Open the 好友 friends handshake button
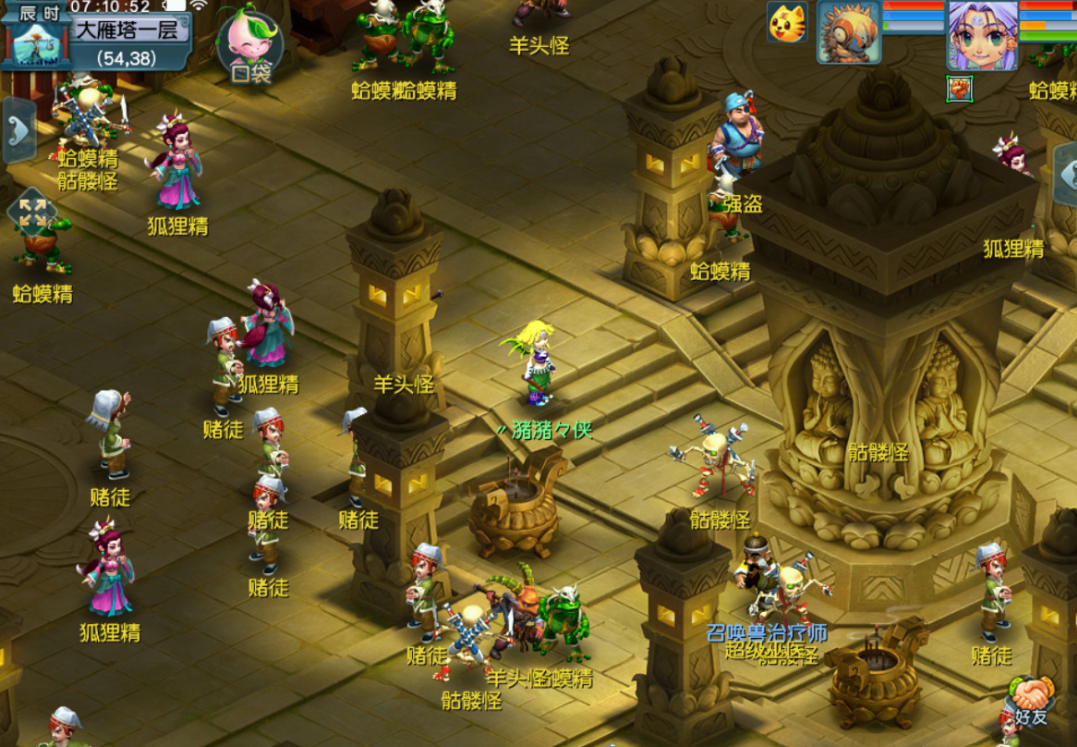 pyautogui.click(x=1030, y=703)
